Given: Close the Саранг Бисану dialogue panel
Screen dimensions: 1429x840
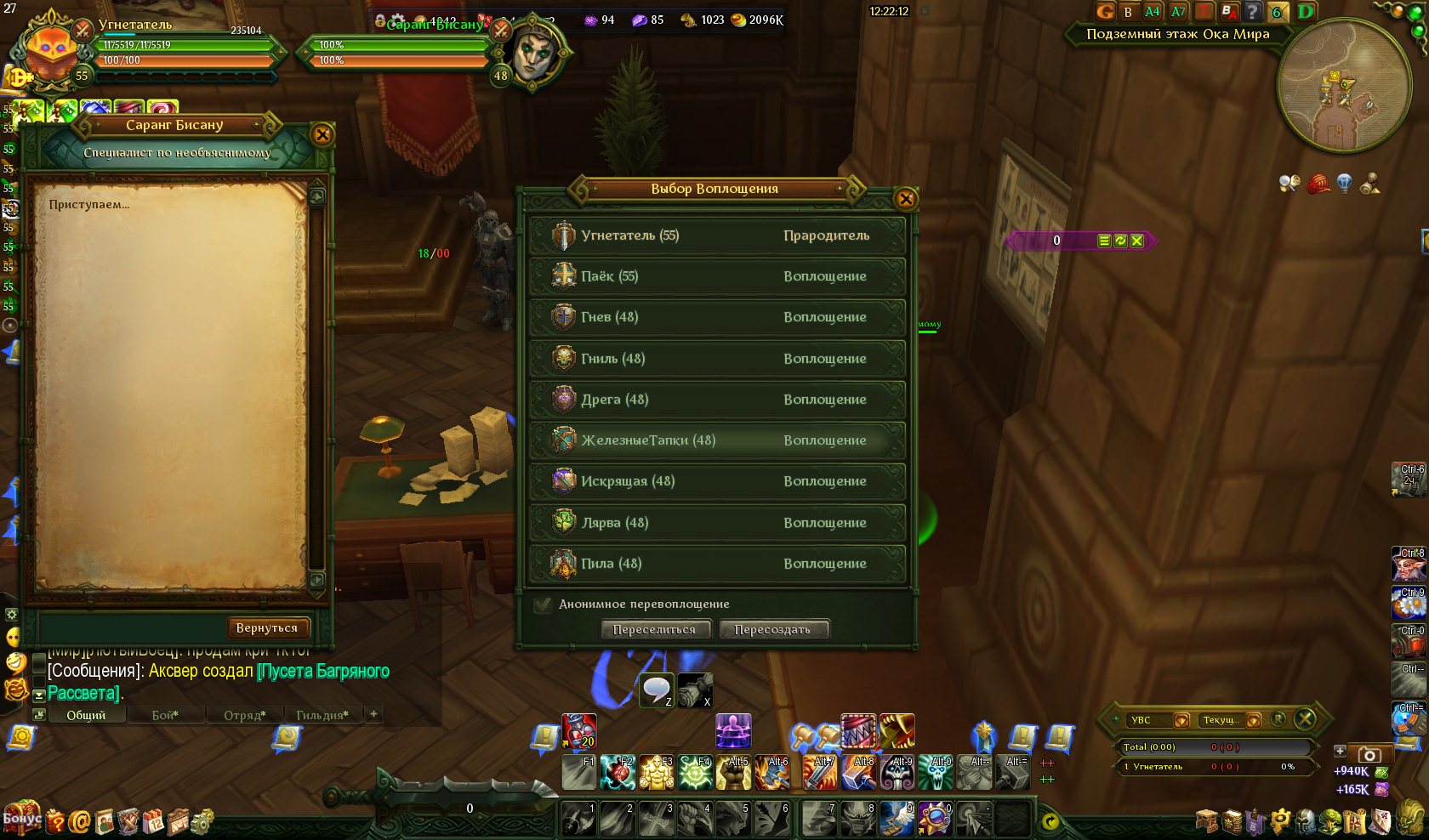Looking at the screenshot, I should coord(322,134).
